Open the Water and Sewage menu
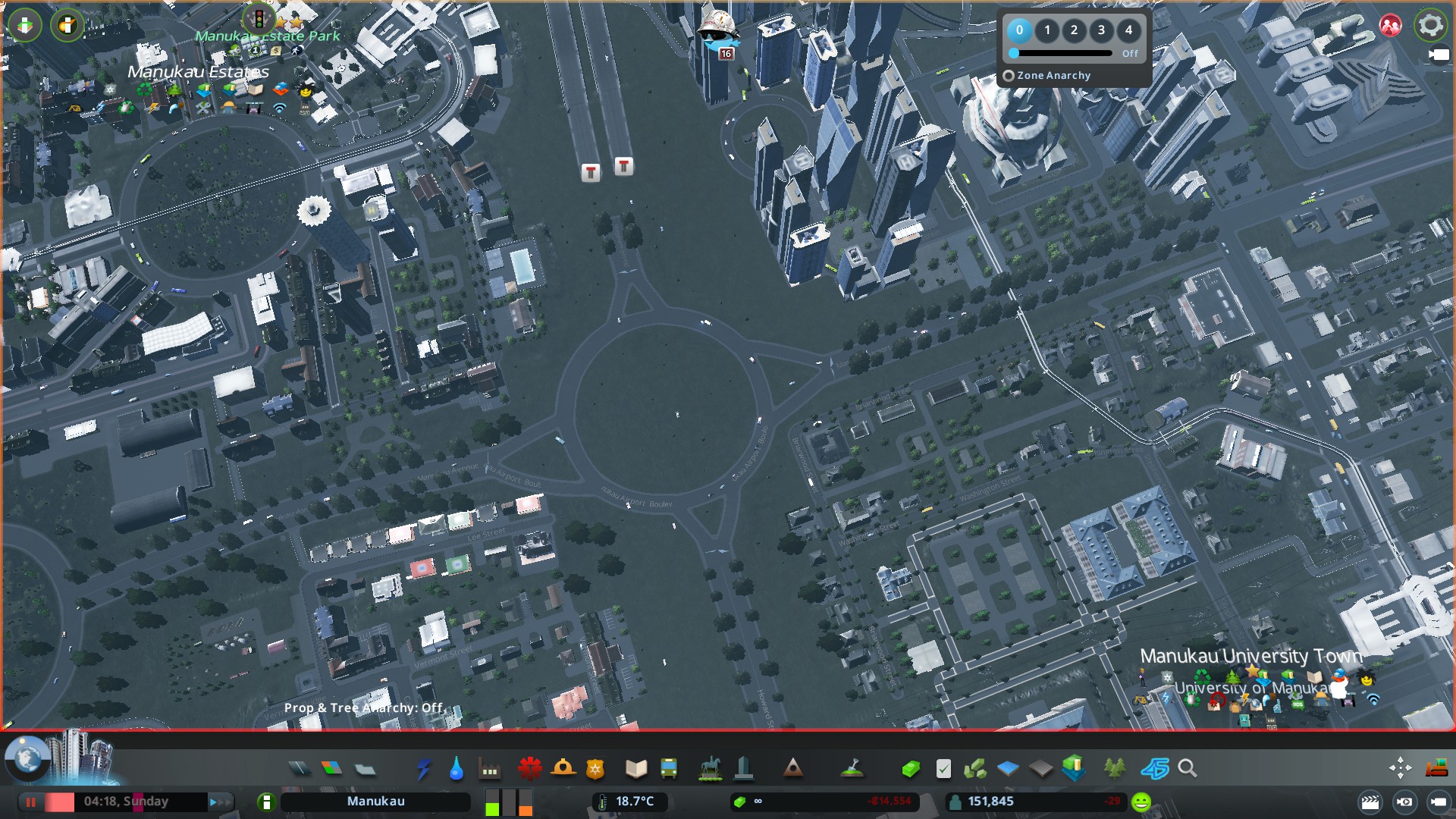1456x819 pixels. click(x=456, y=769)
